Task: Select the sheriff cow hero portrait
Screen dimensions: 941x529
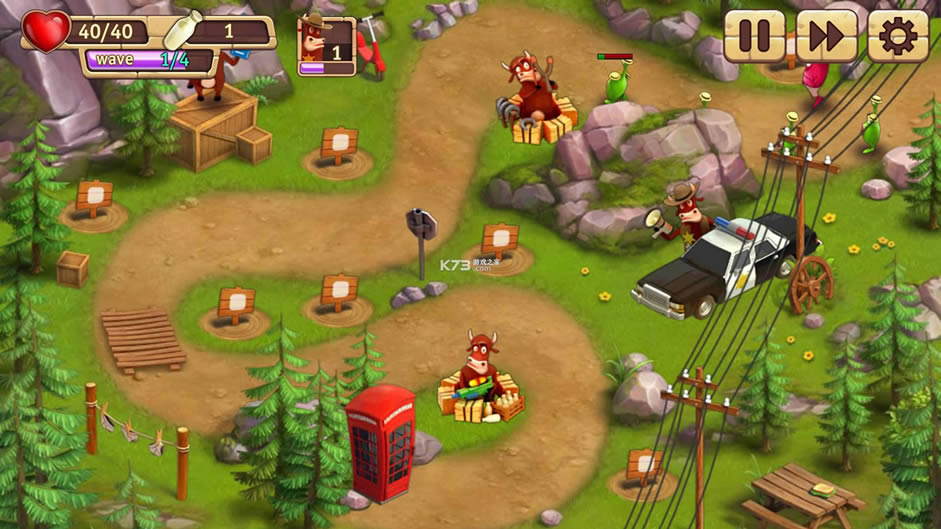Action: click(x=326, y=46)
